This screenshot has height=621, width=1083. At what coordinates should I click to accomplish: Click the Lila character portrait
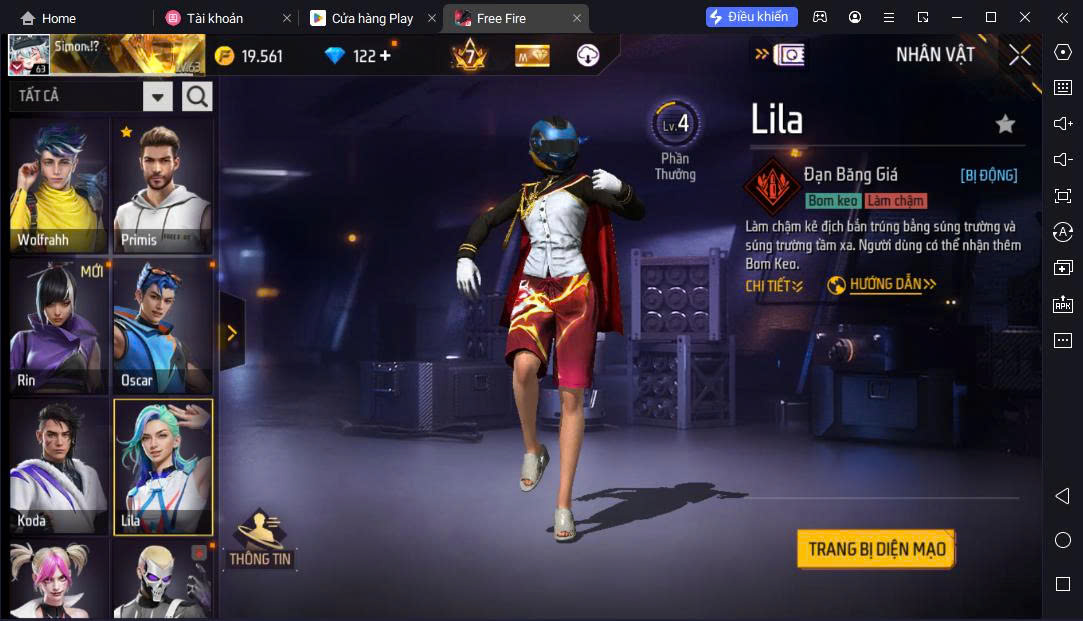(162, 467)
